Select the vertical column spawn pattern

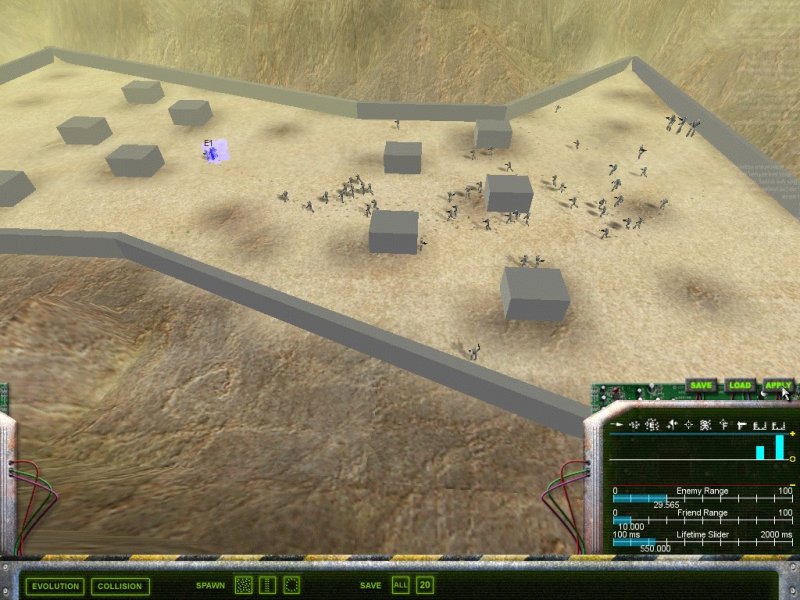267,585
